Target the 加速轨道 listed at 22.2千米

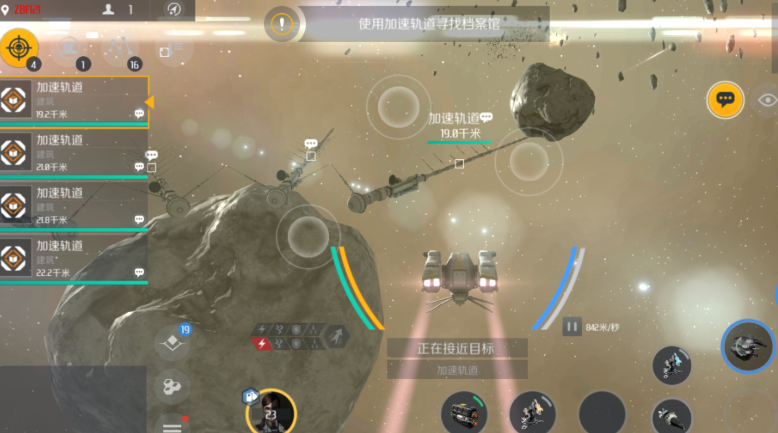click(75, 259)
